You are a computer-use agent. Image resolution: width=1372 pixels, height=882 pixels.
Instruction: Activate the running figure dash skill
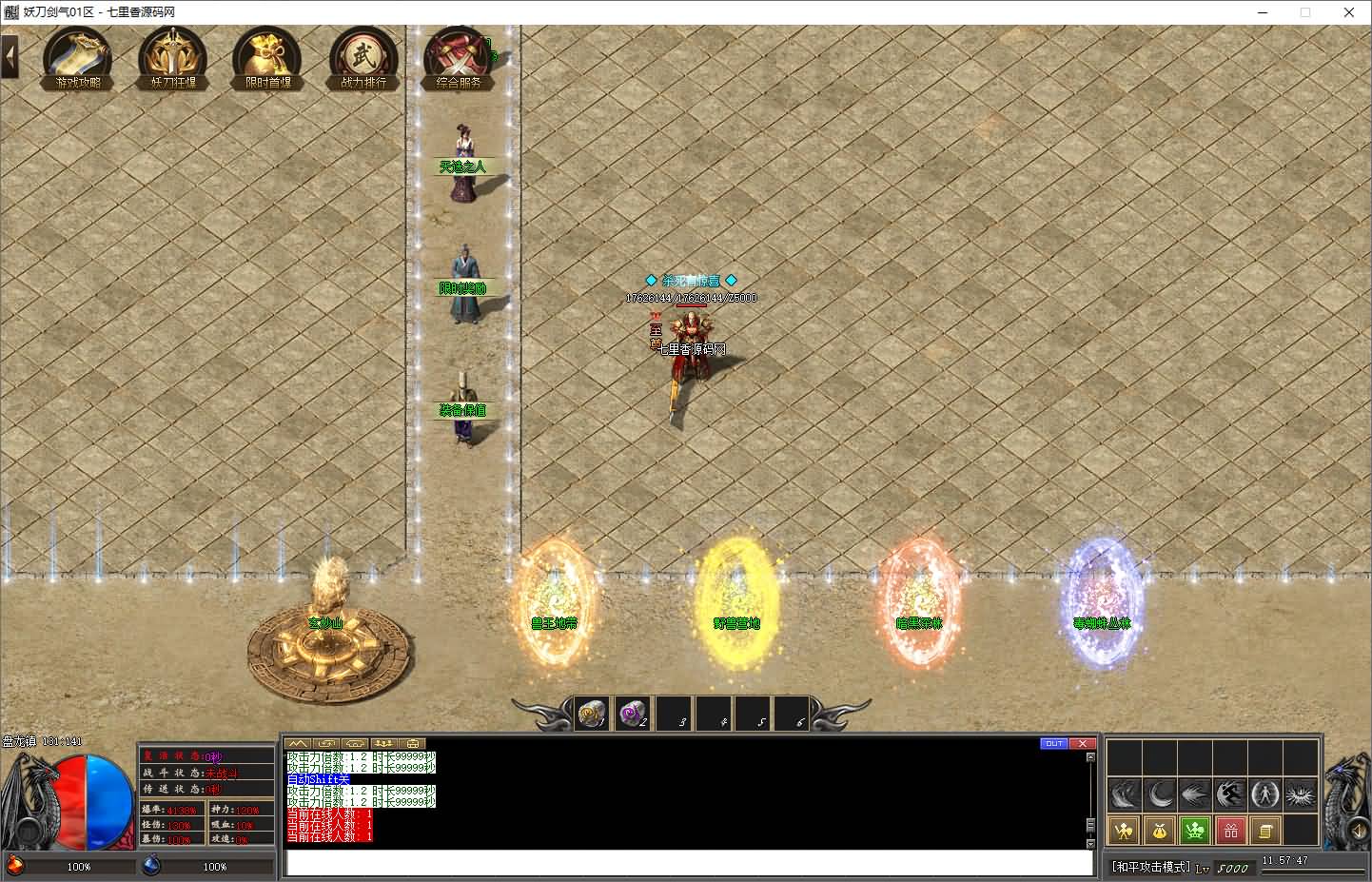point(1230,794)
